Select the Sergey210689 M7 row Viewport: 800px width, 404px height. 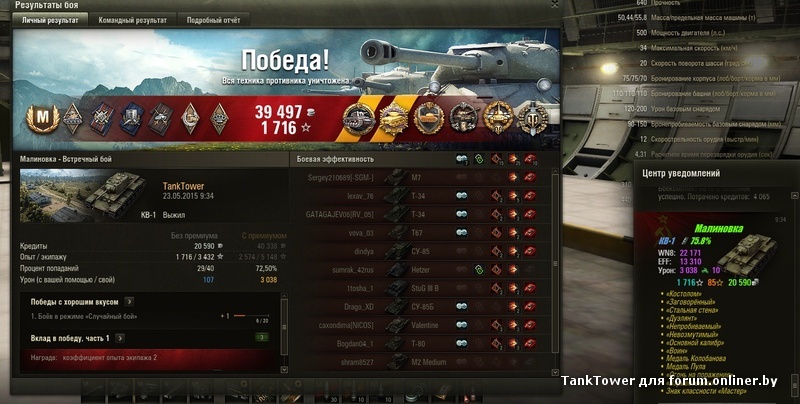pos(420,177)
